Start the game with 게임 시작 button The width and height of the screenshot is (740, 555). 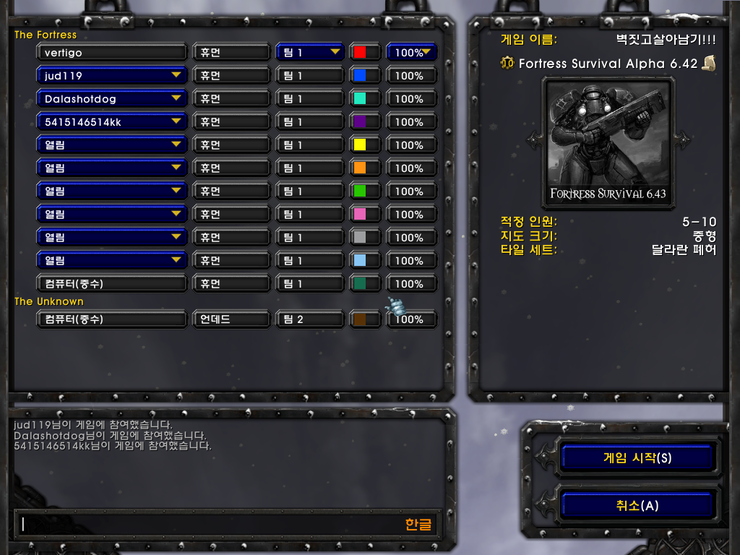coord(637,458)
